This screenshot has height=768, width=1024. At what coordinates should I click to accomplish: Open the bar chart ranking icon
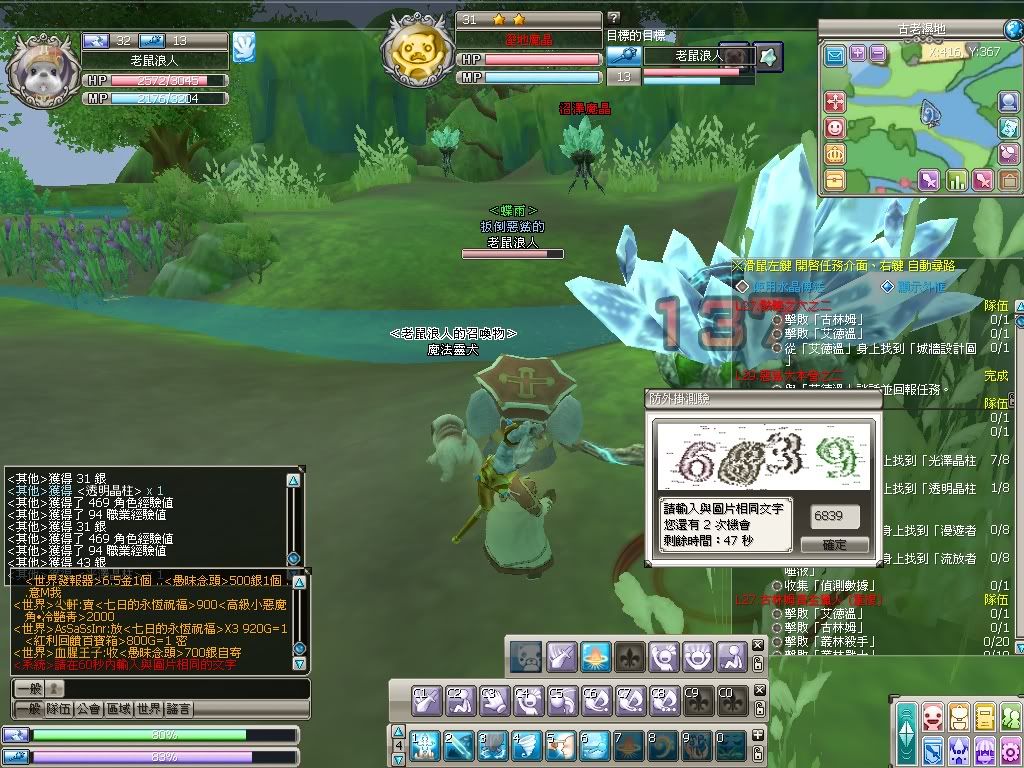point(956,180)
